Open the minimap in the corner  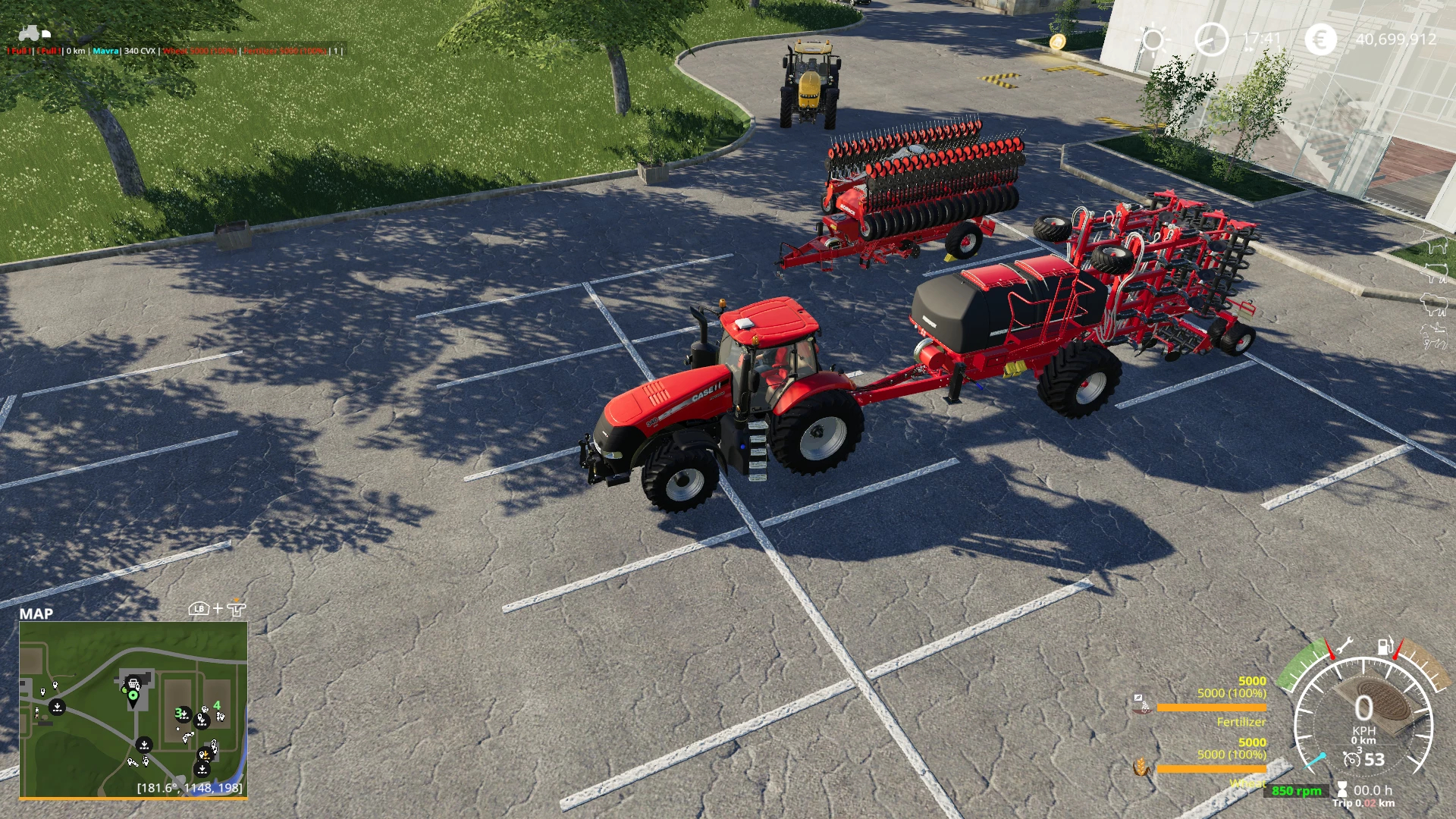click(133, 710)
